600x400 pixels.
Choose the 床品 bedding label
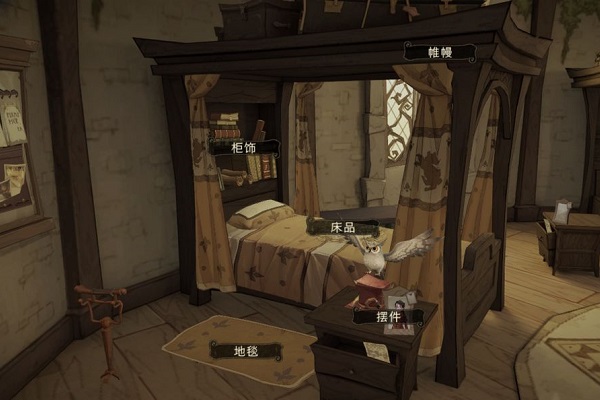(x=343, y=227)
